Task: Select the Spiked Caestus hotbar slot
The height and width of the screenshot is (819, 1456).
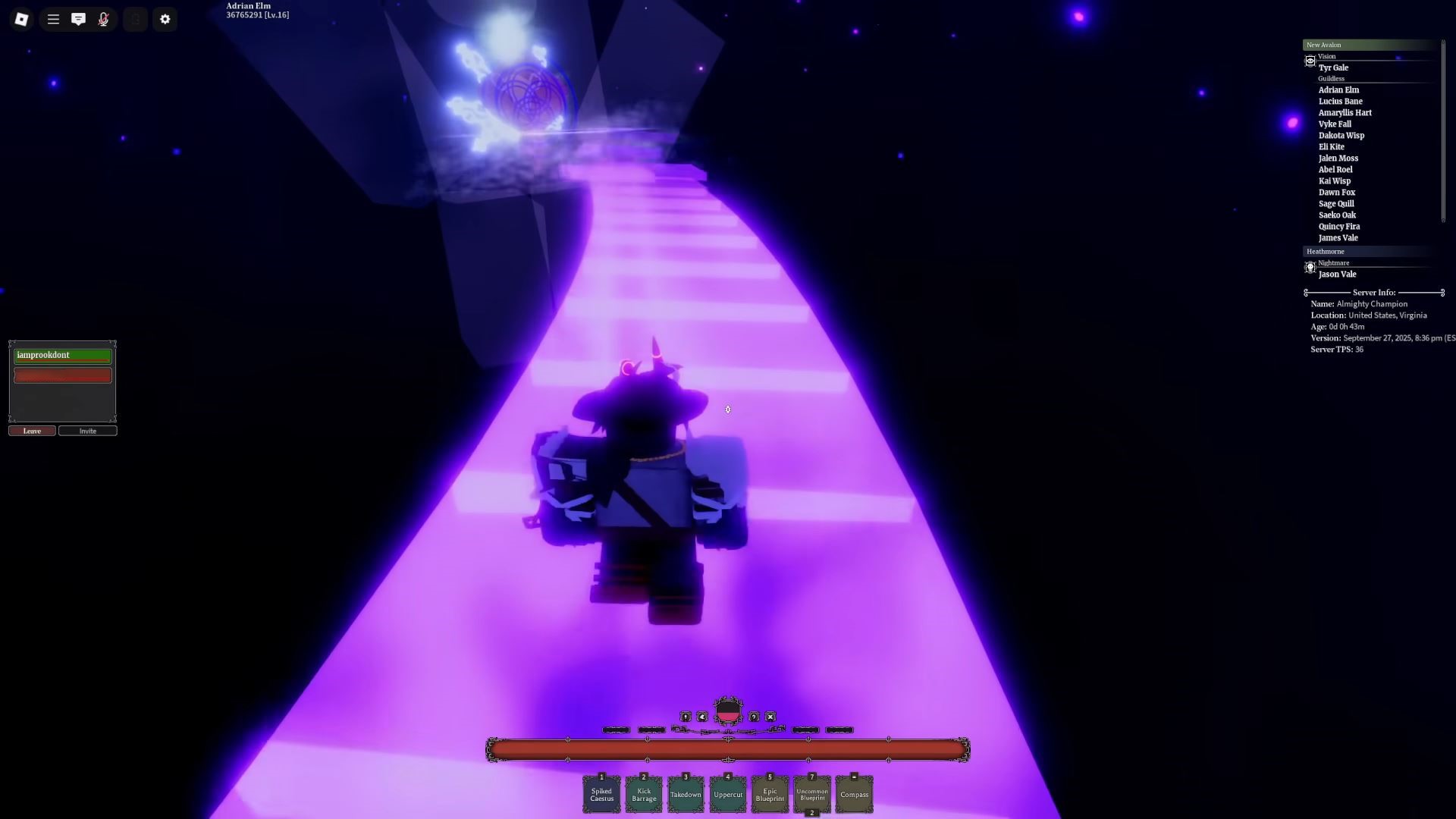Action: coord(601,795)
